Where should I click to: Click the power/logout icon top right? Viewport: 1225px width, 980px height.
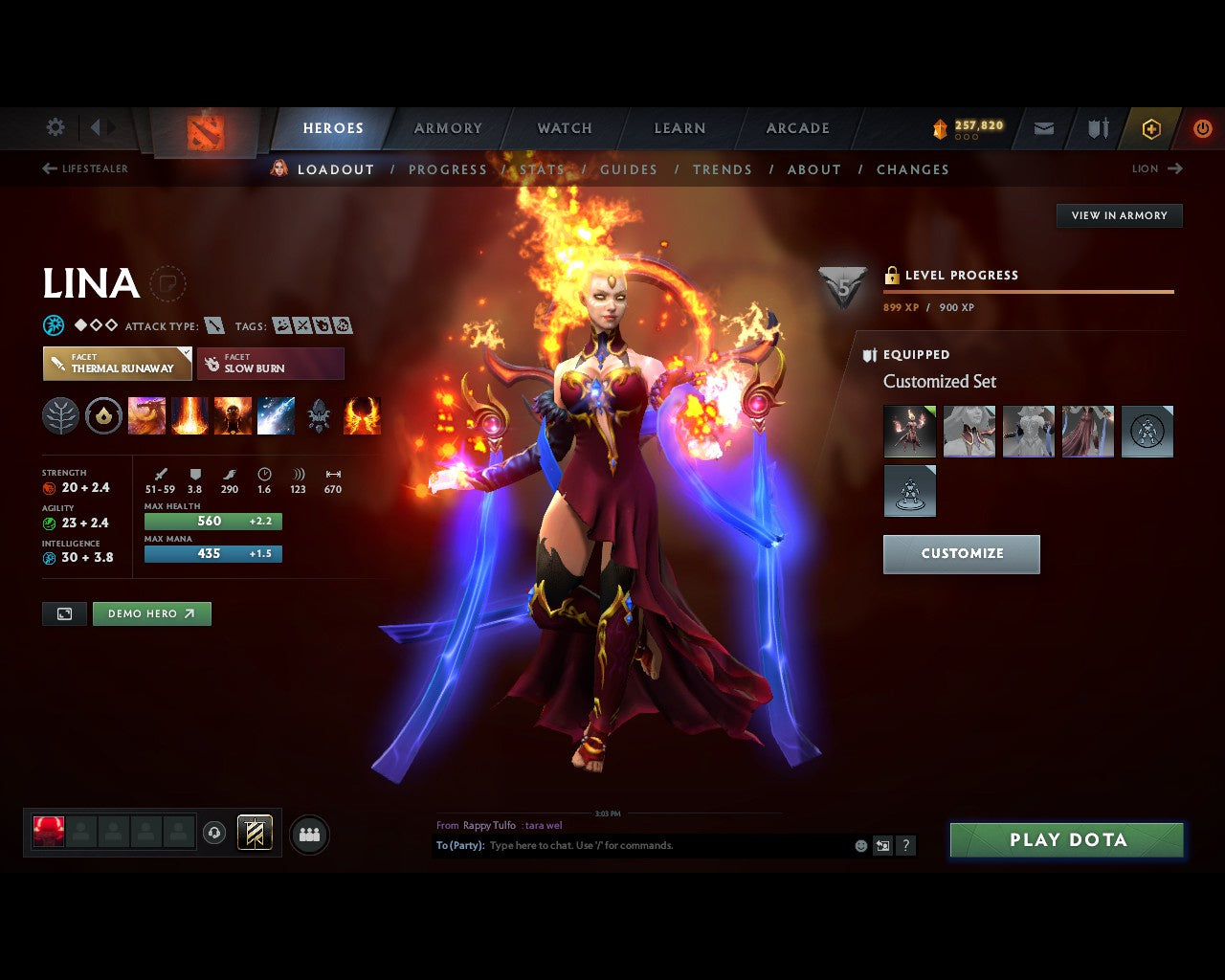coord(1203,128)
